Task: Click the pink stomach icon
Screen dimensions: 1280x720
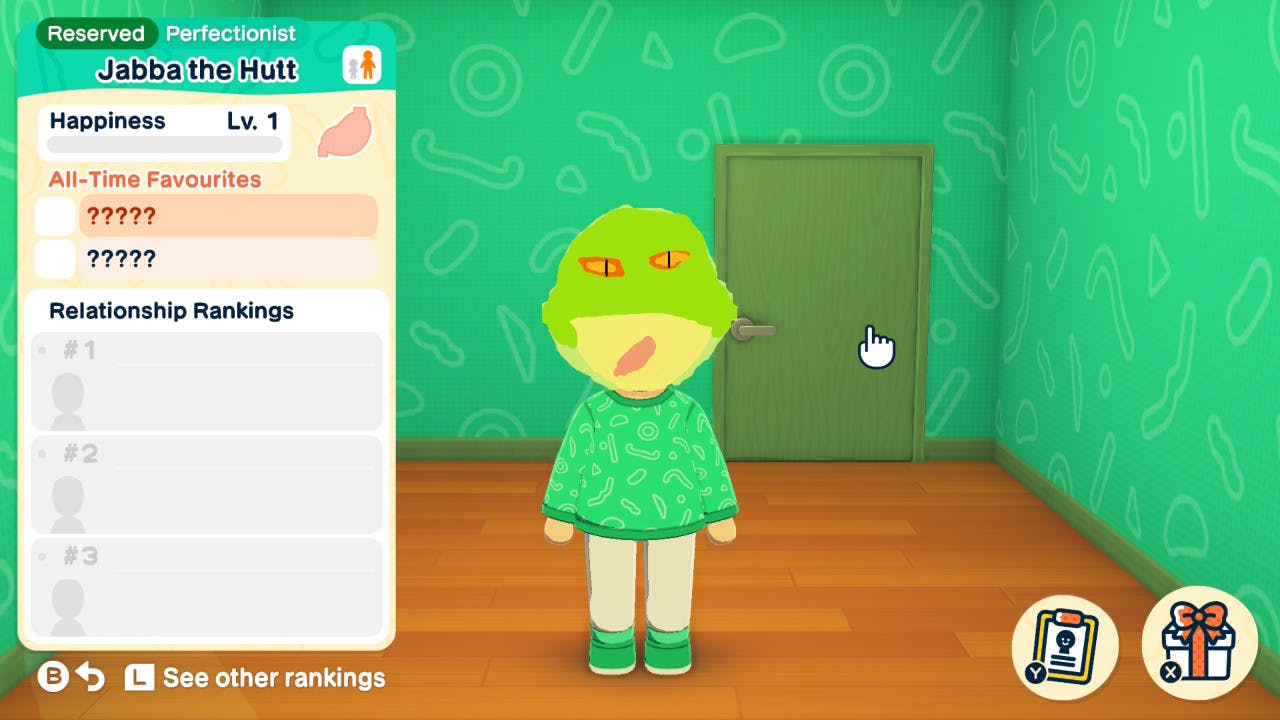Action: 343,133
